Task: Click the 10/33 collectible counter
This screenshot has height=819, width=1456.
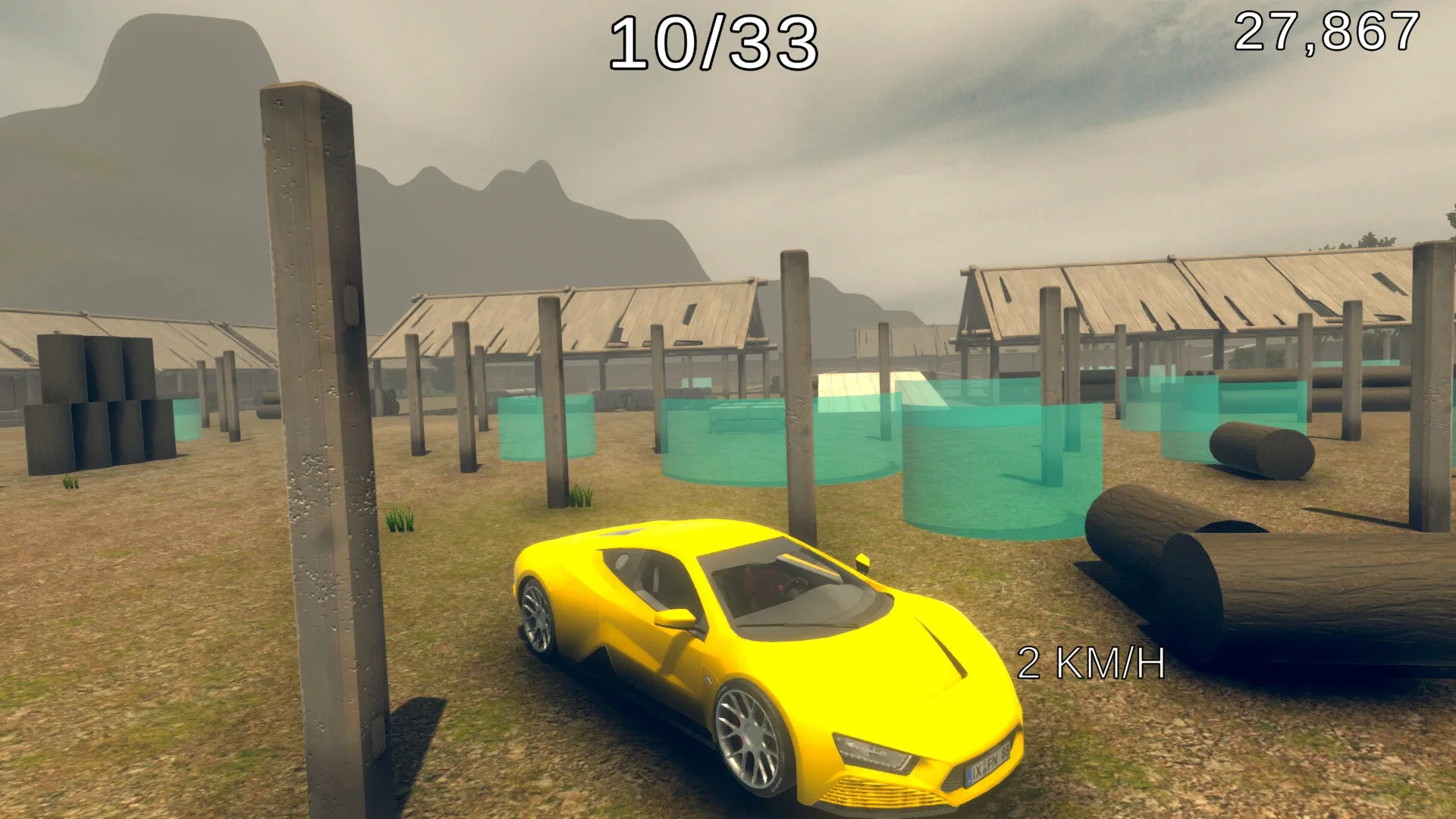Action: pos(715,43)
